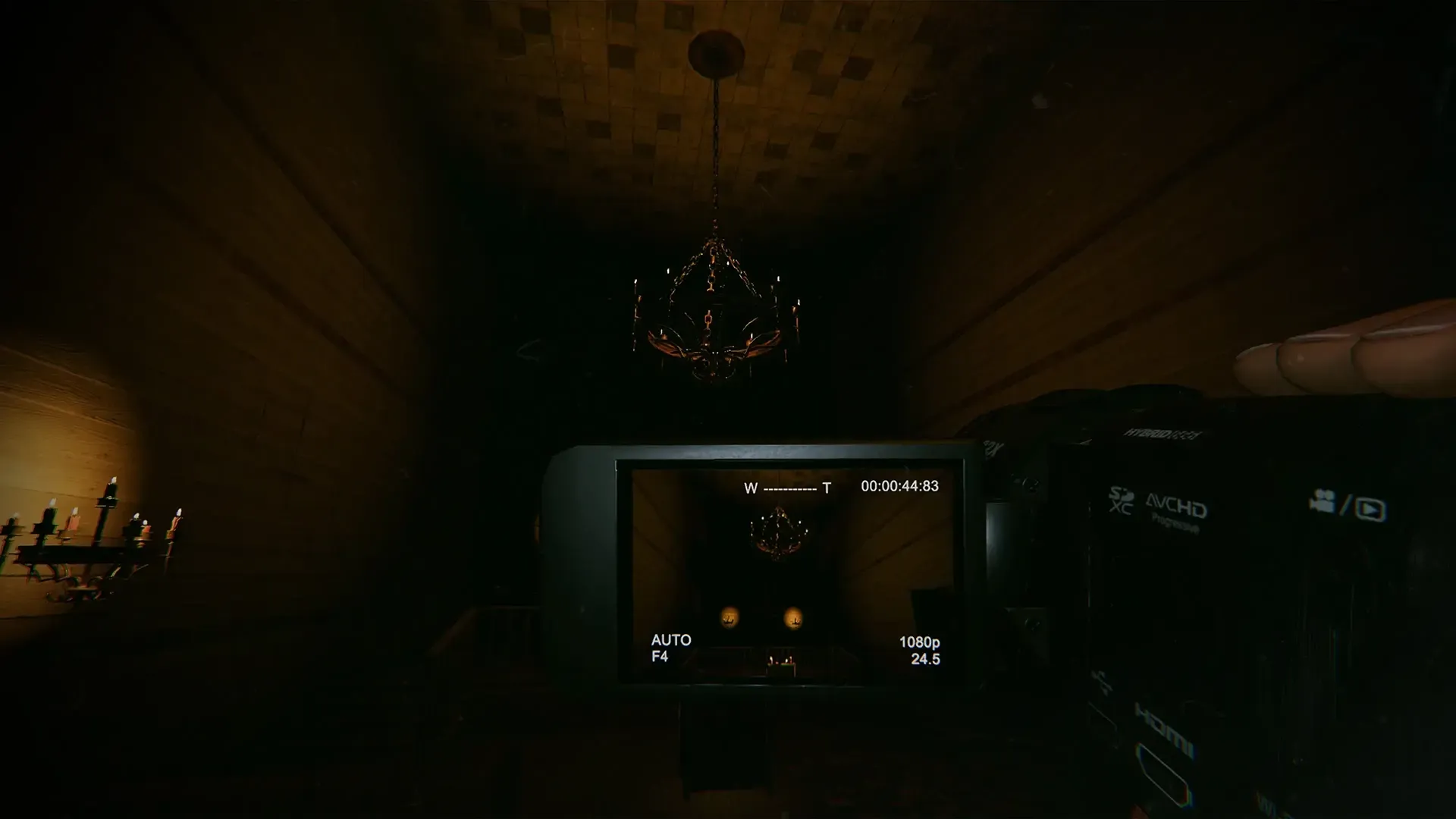Toggle the AUTO exposure mode indicator
The image size is (1456, 819).
tap(670, 641)
